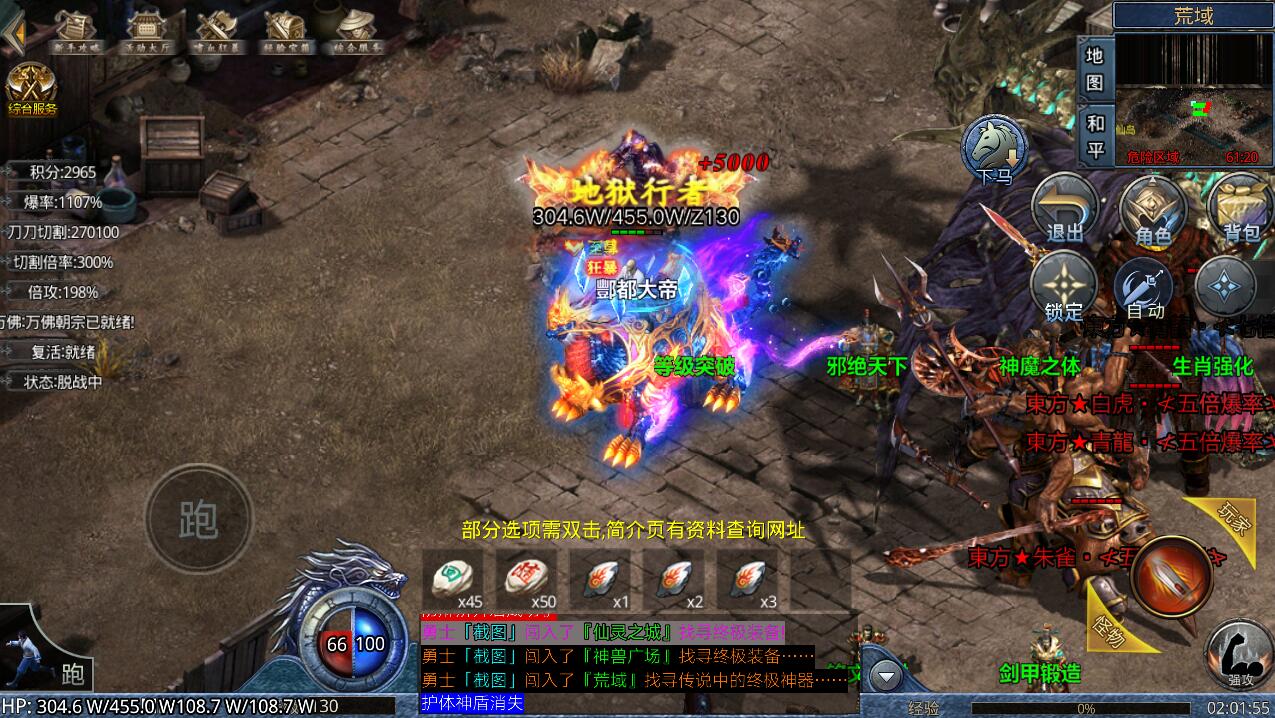Click the minimap display
Screen dimensions: 1275x718
coord(1194,98)
